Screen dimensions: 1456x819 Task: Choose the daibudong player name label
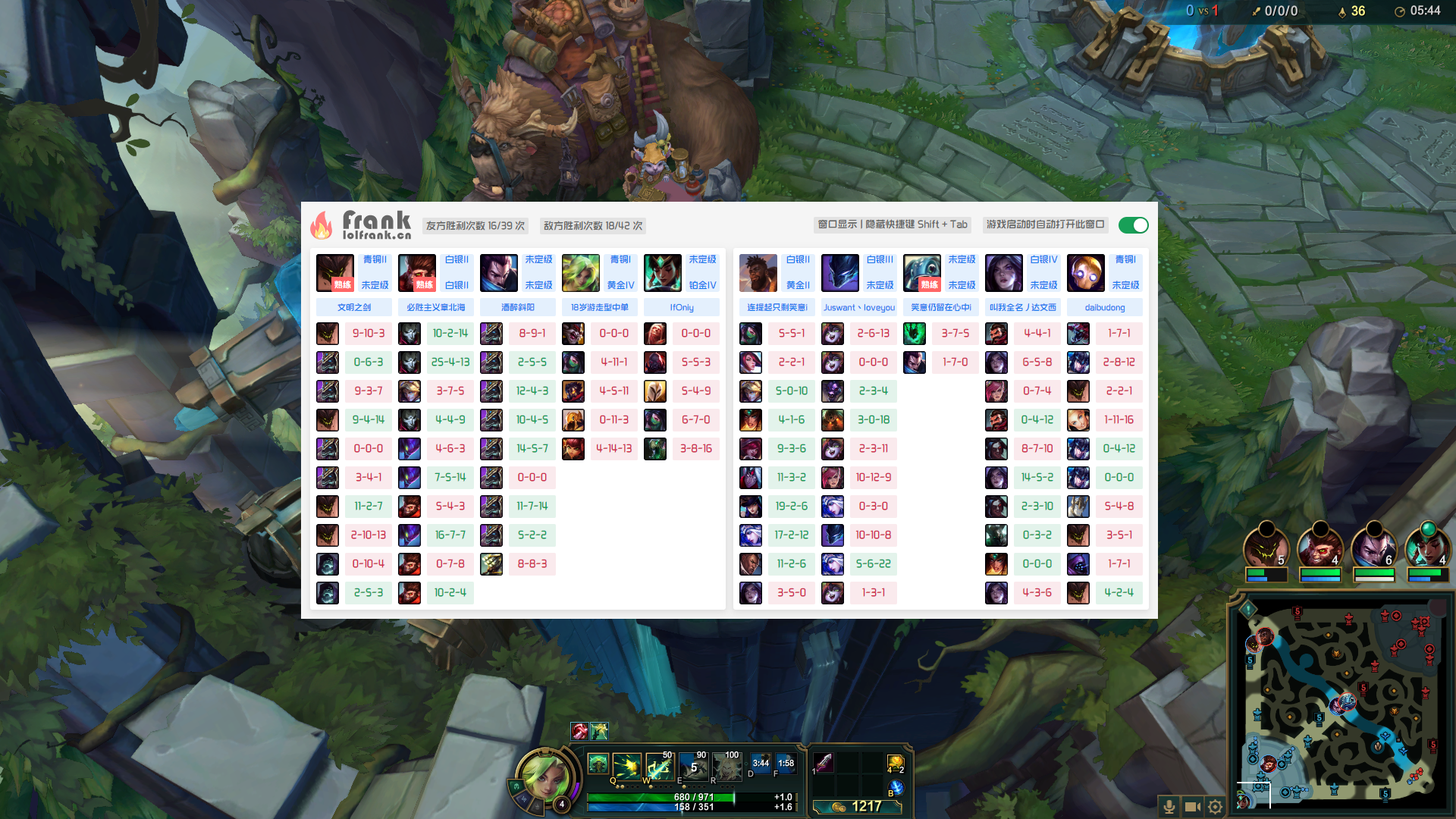(1104, 307)
